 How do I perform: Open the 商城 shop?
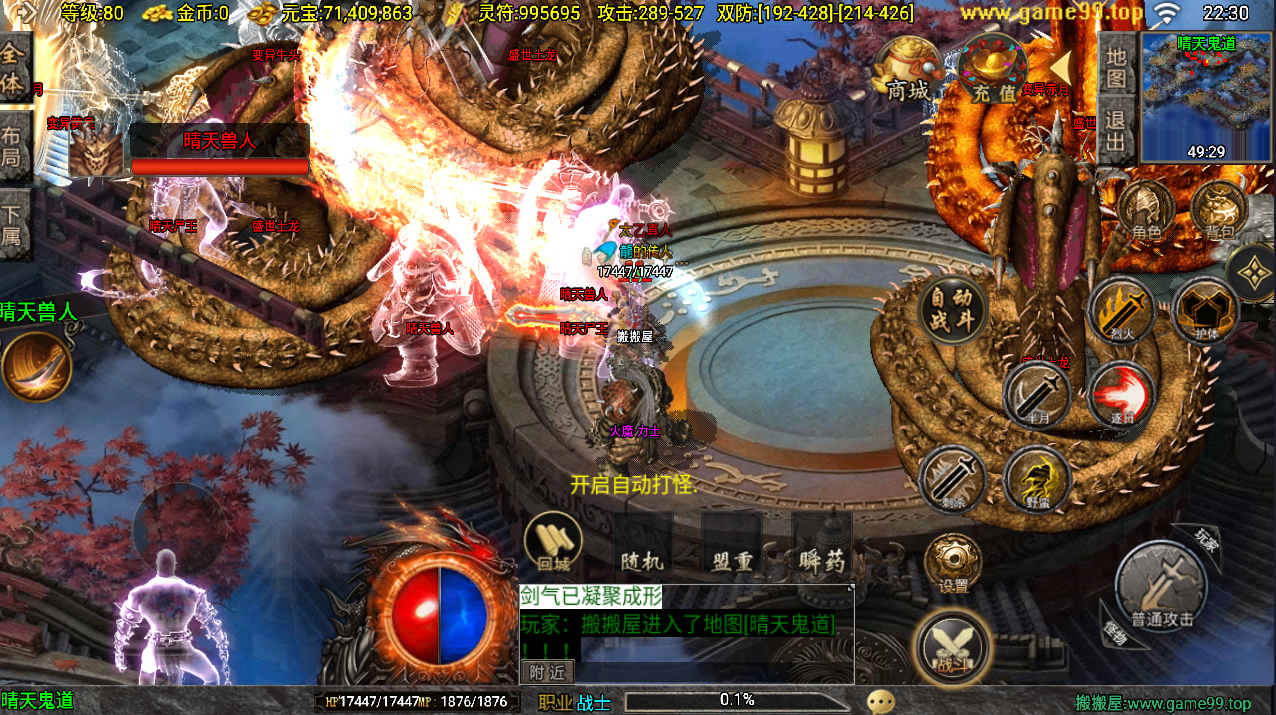tap(907, 70)
